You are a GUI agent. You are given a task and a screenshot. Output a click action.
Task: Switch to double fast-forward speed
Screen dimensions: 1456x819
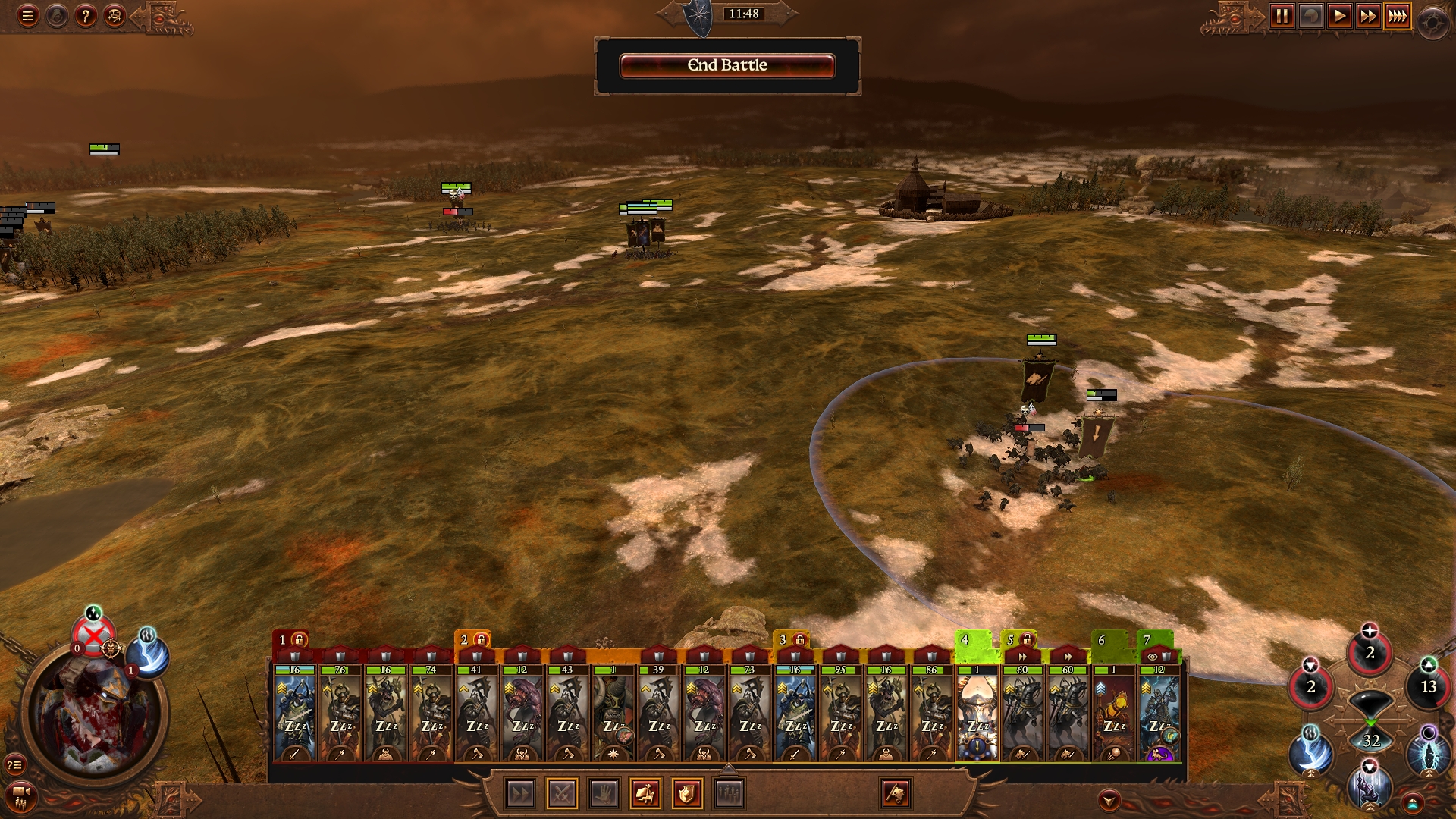(1368, 16)
